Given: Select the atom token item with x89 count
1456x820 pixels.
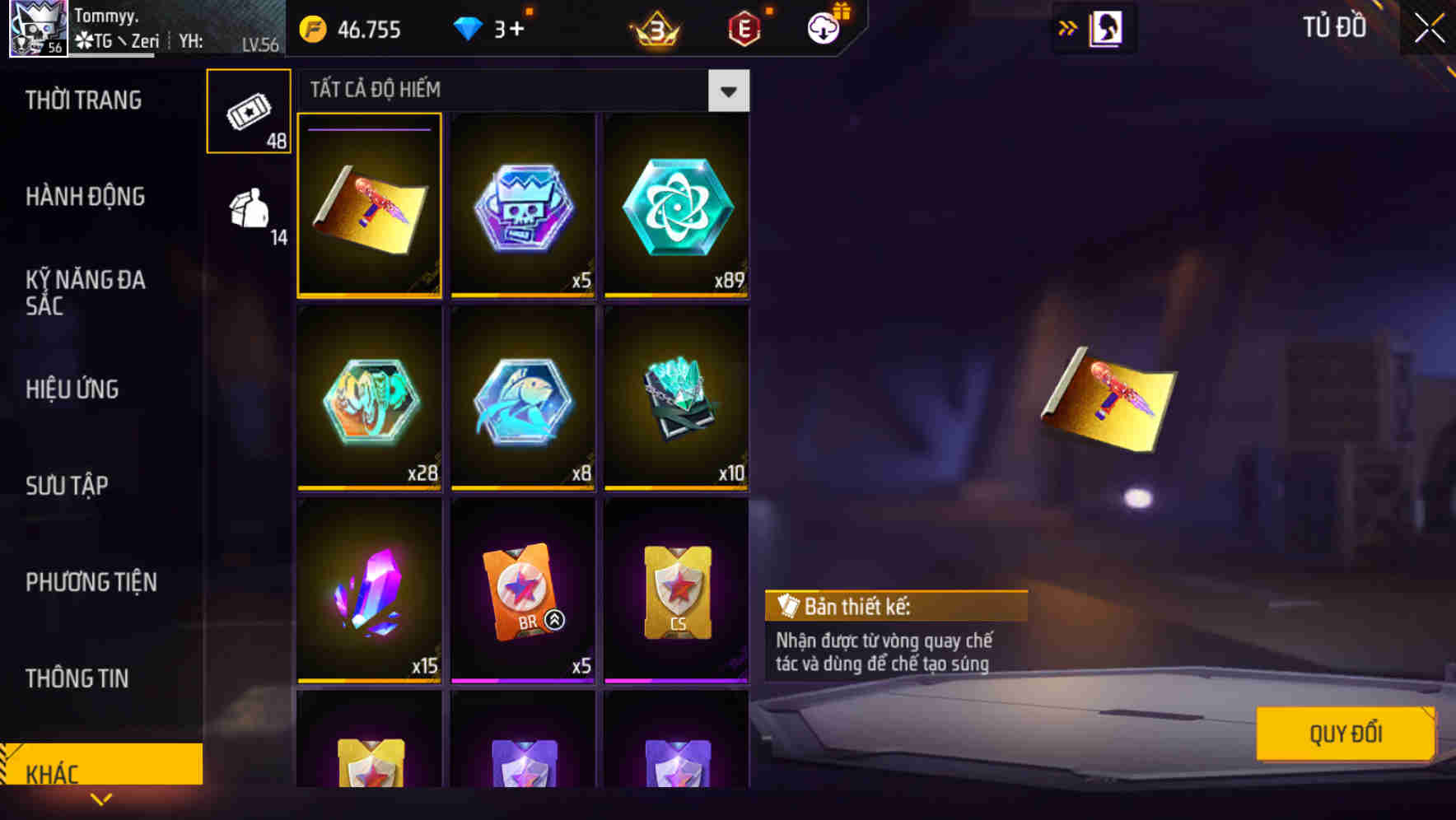Looking at the screenshot, I should click(x=675, y=204).
